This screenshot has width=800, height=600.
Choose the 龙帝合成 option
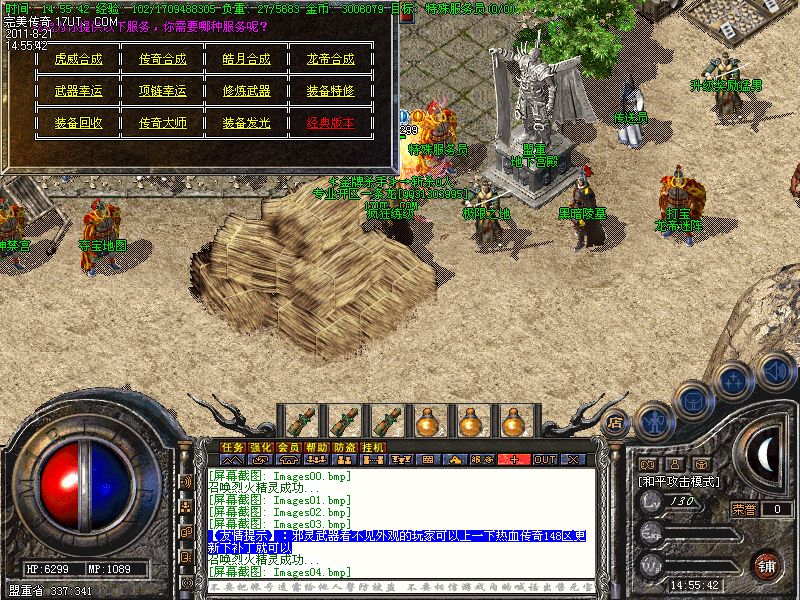click(330, 59)
